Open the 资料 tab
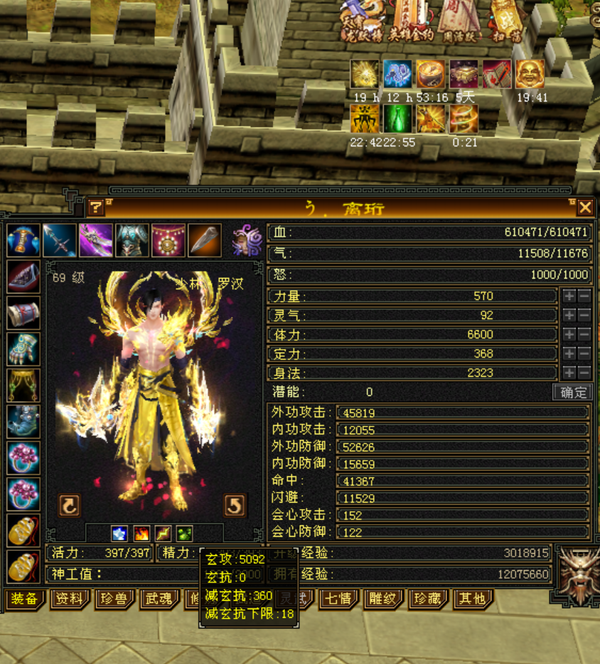Screen dimensions: 600x664 (69, 599)
